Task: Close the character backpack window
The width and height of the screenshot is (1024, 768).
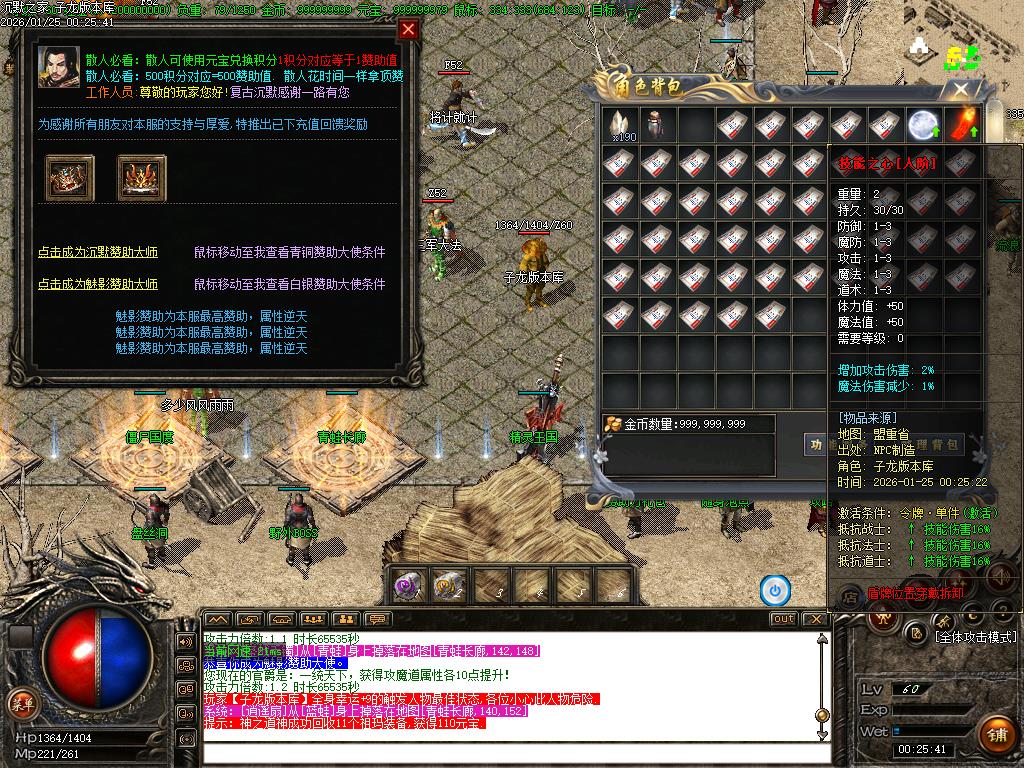Action: pos(961,90)
